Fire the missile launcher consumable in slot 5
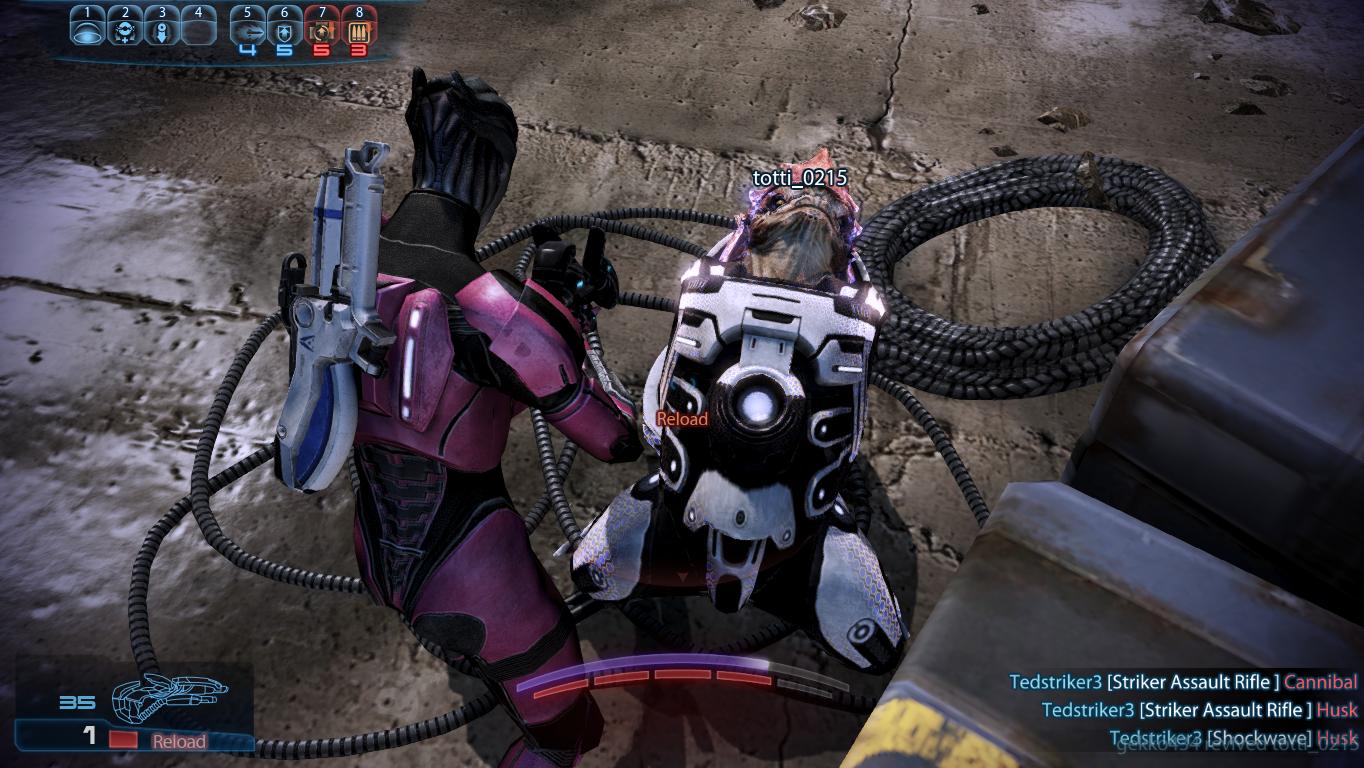Screen dimensions: 1364x768 (247, 31)
